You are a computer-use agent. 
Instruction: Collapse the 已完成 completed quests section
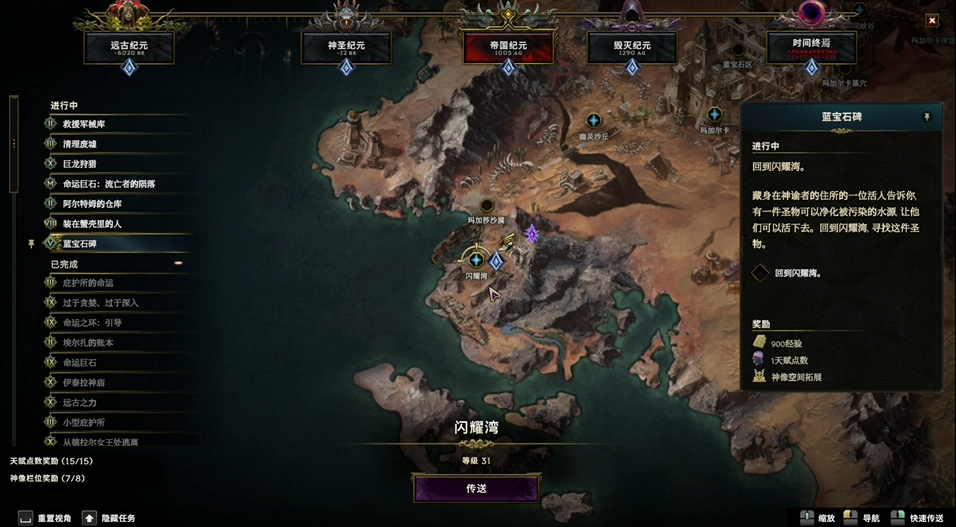click(178, 263)
